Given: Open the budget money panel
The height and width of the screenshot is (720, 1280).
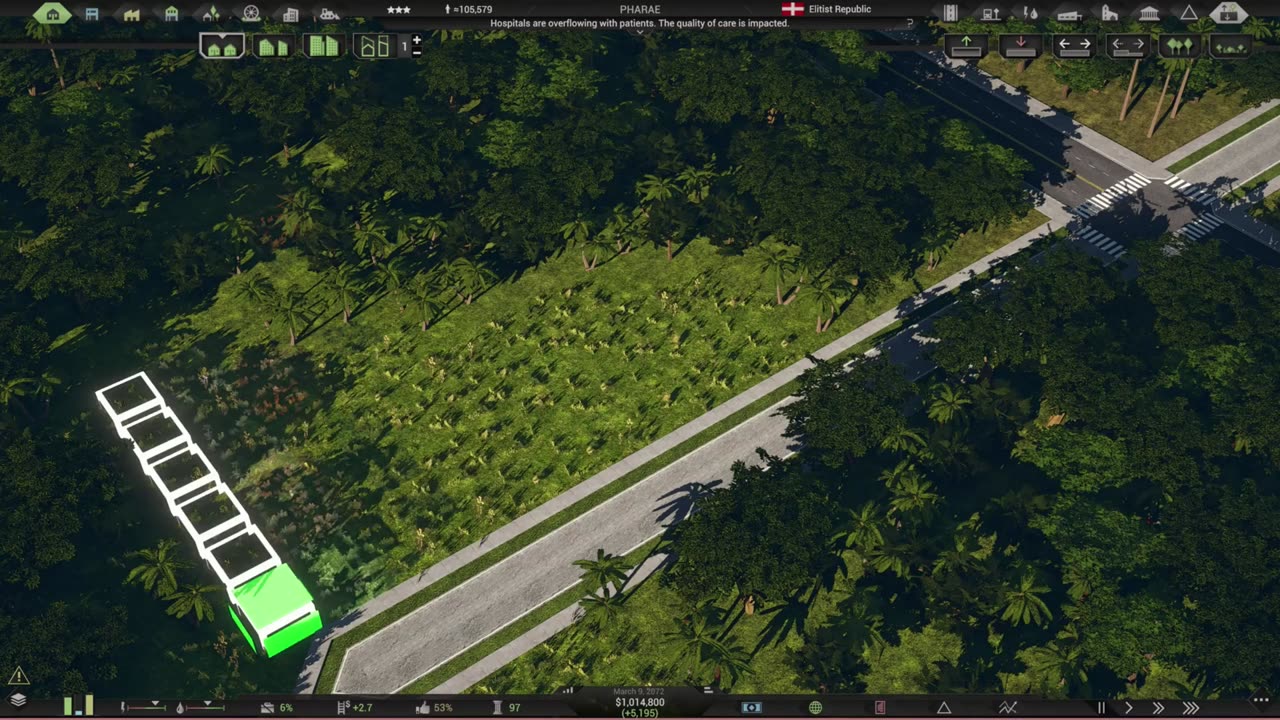Looking at the screenshot, I should [751, 708].
